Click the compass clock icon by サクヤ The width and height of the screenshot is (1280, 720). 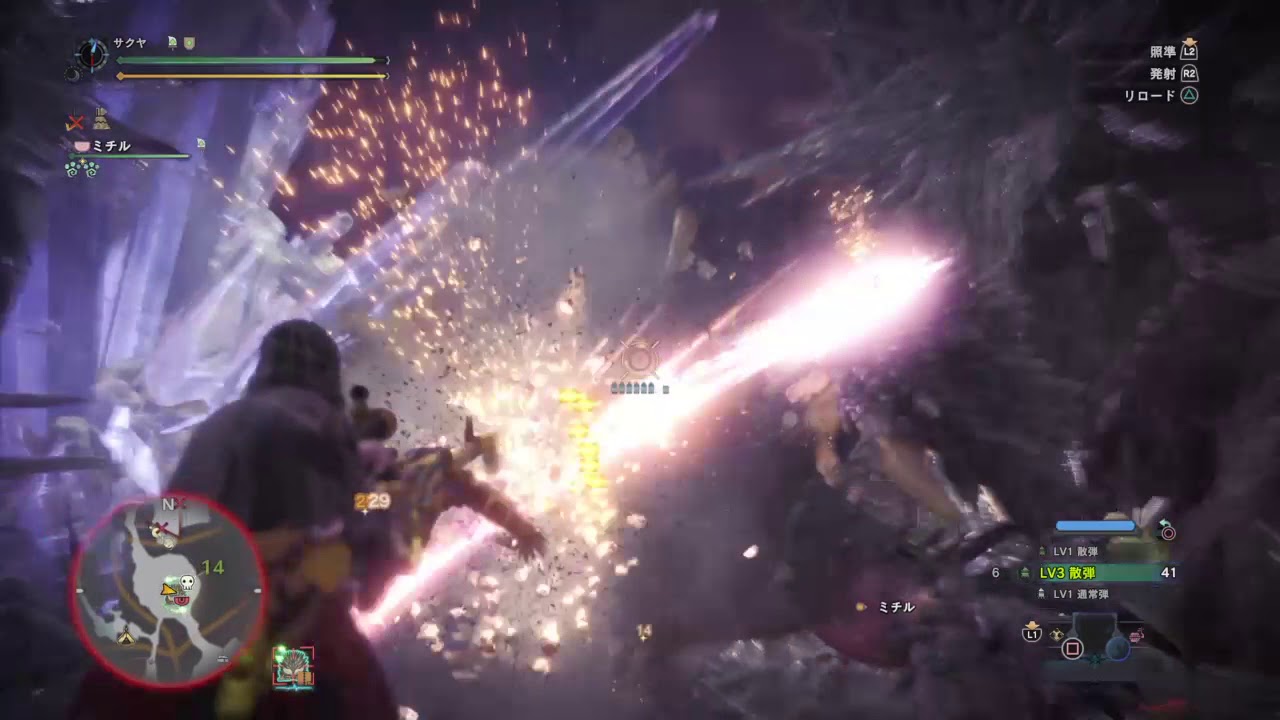(92, 53)
